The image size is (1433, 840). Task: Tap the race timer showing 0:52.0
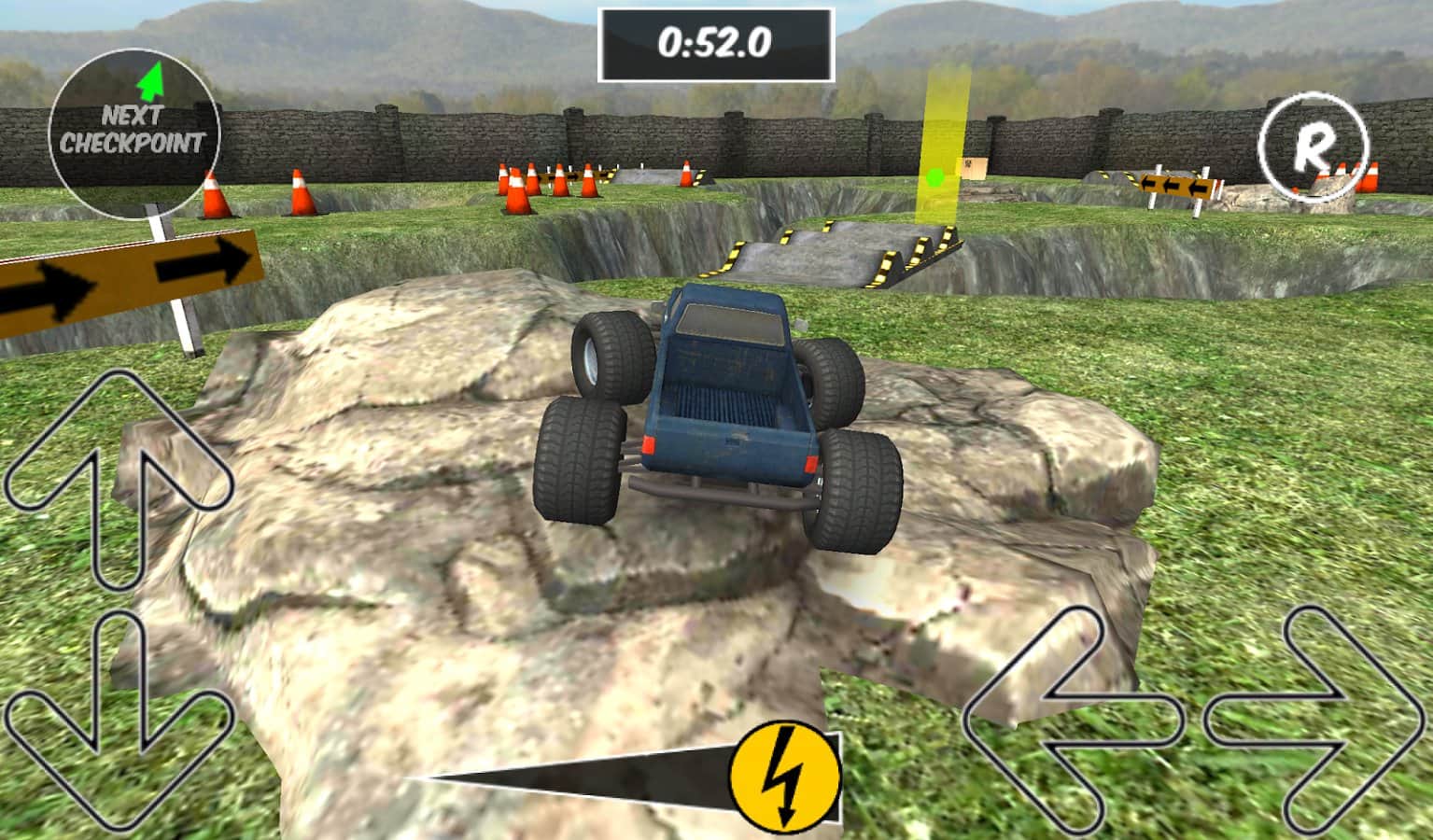(x=715, y=40)
